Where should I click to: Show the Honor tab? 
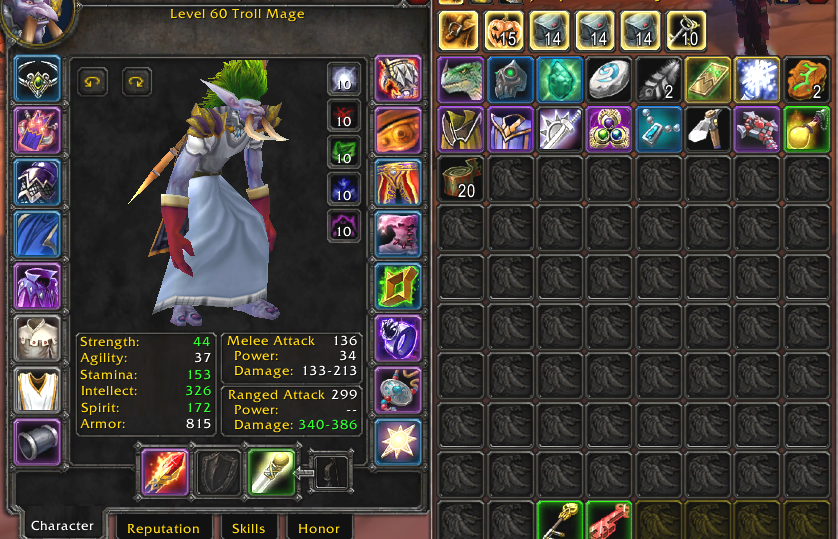(x=319, y=528)
